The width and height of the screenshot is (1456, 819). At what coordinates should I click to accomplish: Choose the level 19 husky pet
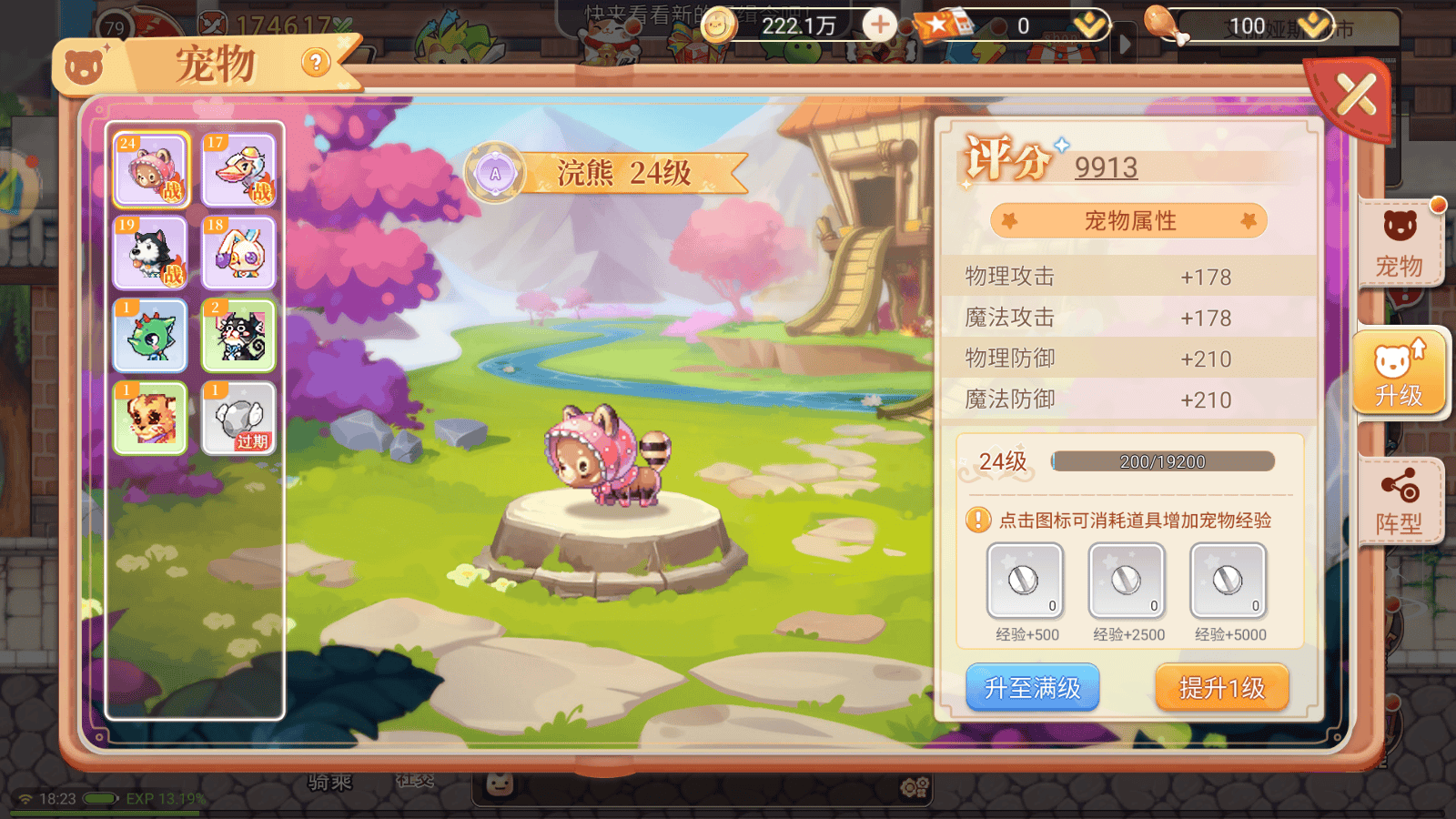[x=151, y=252]
